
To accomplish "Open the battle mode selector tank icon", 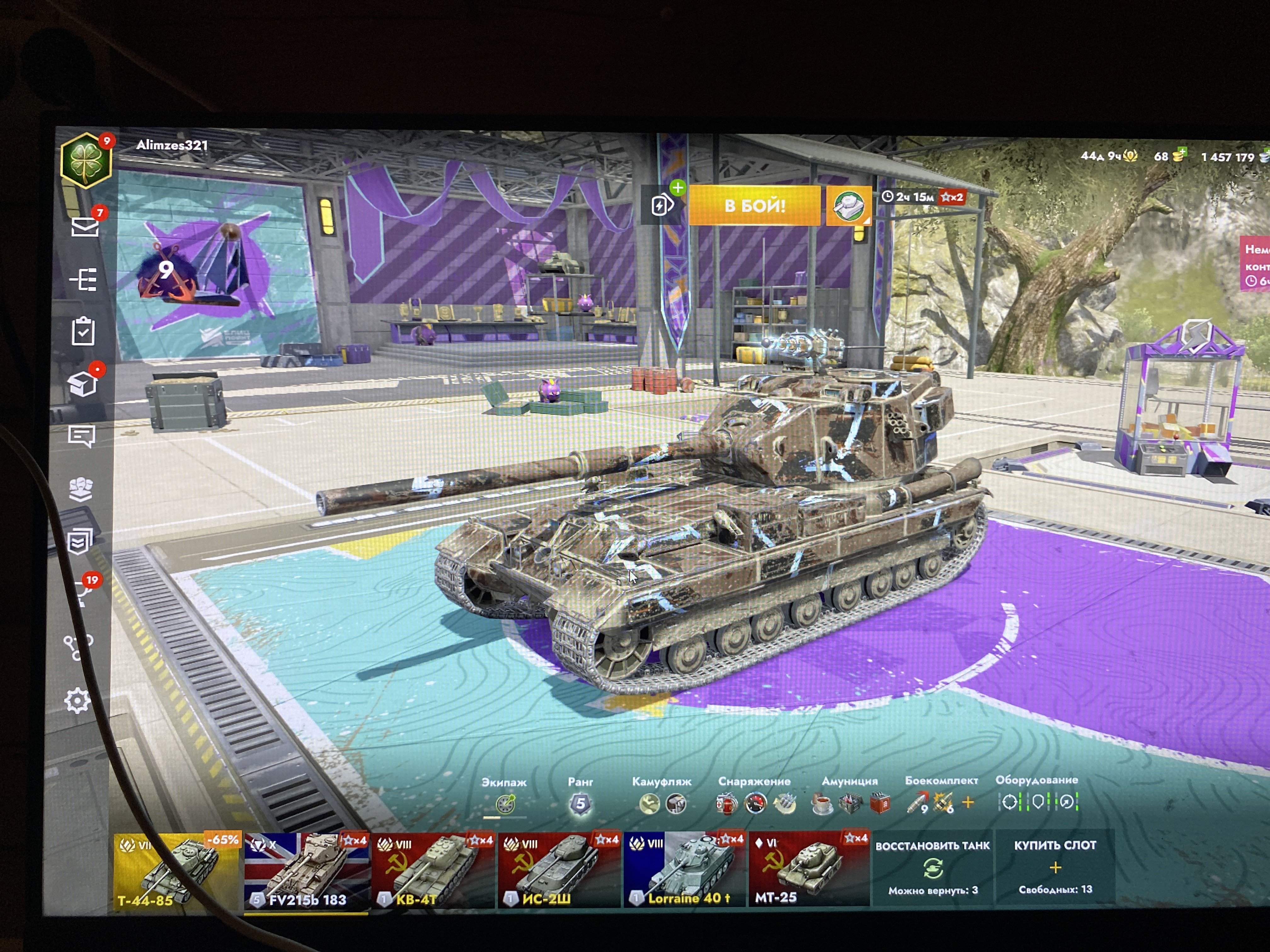I will [x=848, y=206].
